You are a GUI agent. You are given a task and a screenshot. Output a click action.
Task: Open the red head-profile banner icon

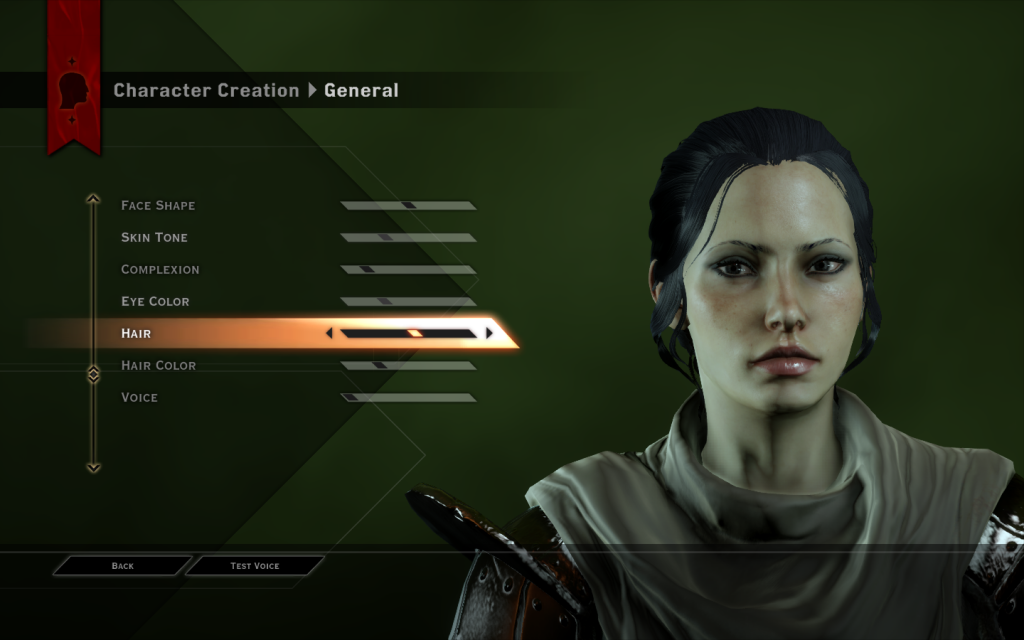(x=73, y=90)
